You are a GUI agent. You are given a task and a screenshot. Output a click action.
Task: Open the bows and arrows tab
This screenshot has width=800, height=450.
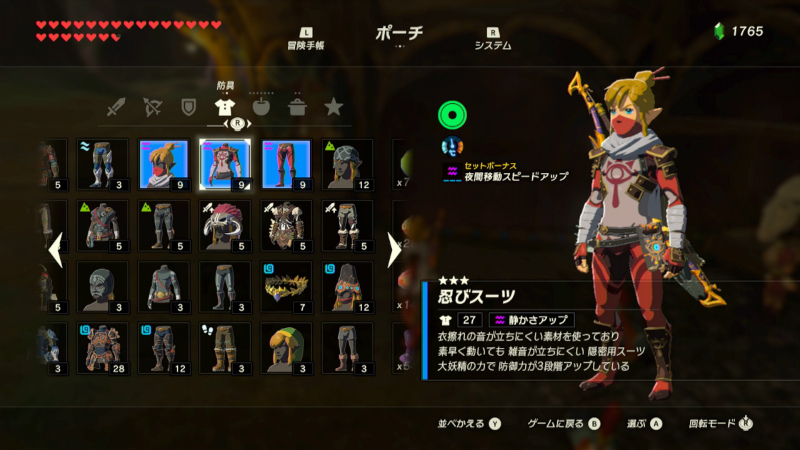(152, 107)
